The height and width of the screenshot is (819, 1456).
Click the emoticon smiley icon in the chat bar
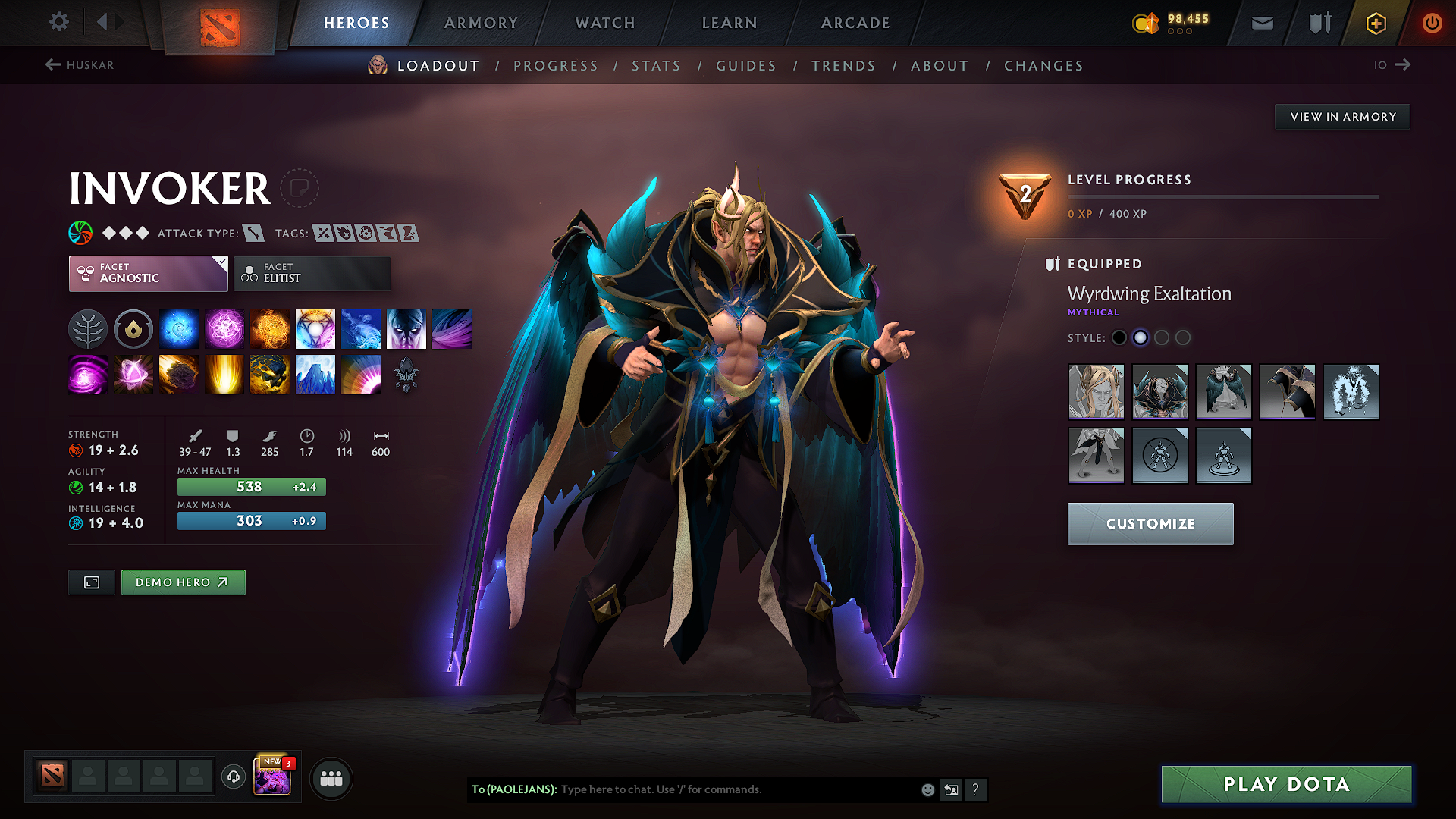[x=927, y=789]
